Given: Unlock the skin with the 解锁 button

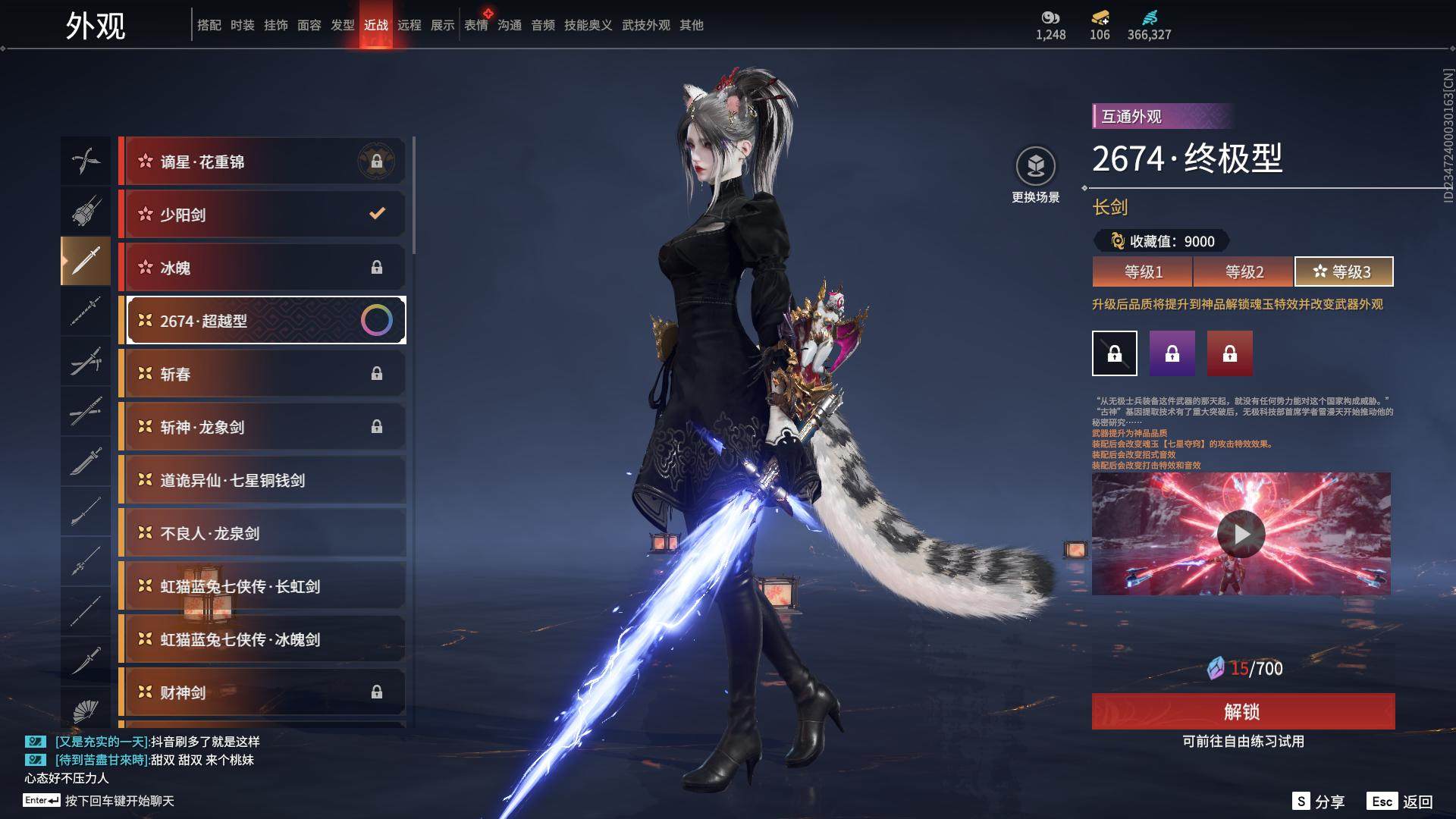Looking at the screenshot, I should click(x=1243, y=711).
